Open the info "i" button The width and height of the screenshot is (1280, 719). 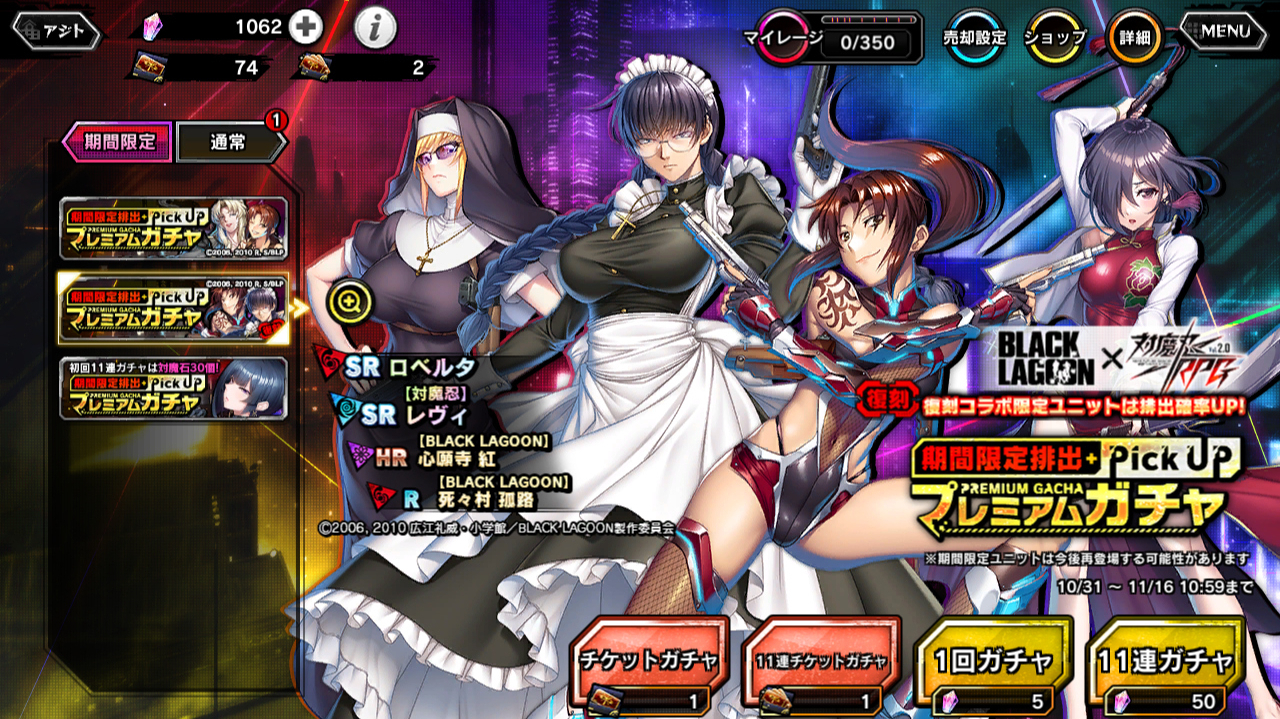coord(375,30)
